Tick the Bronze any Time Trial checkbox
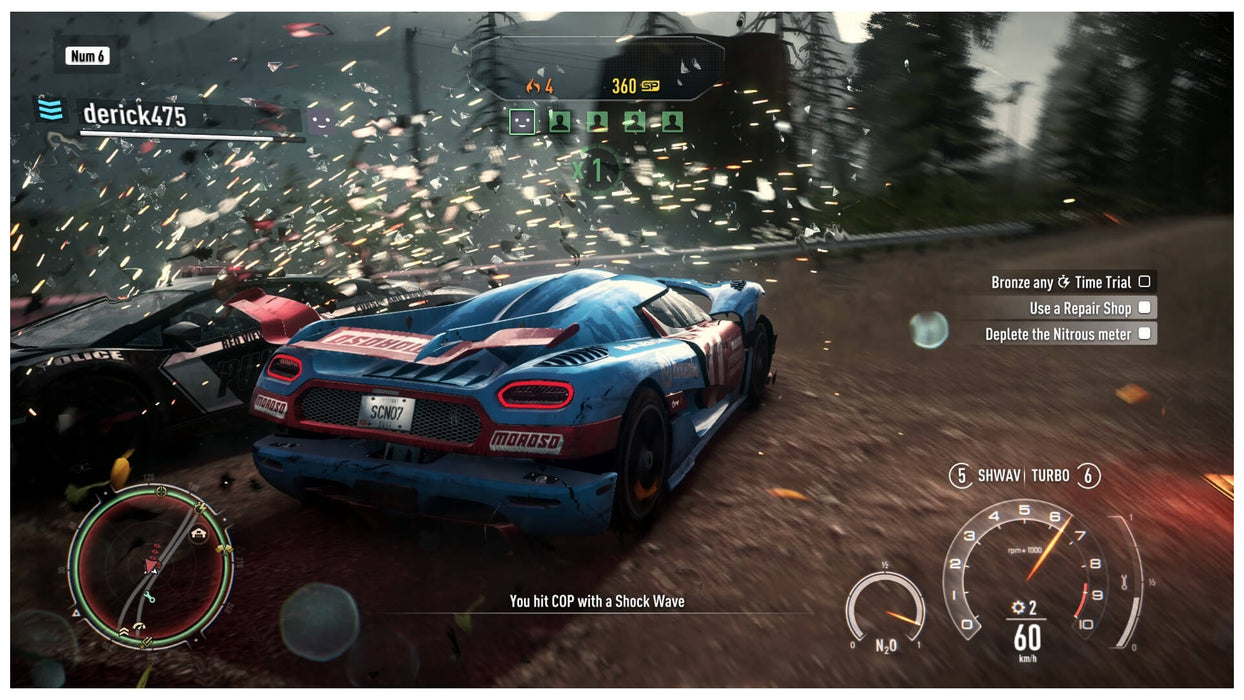Image resolution: width=1244 pixels, height=700 pixels. tap(1144, 282)
